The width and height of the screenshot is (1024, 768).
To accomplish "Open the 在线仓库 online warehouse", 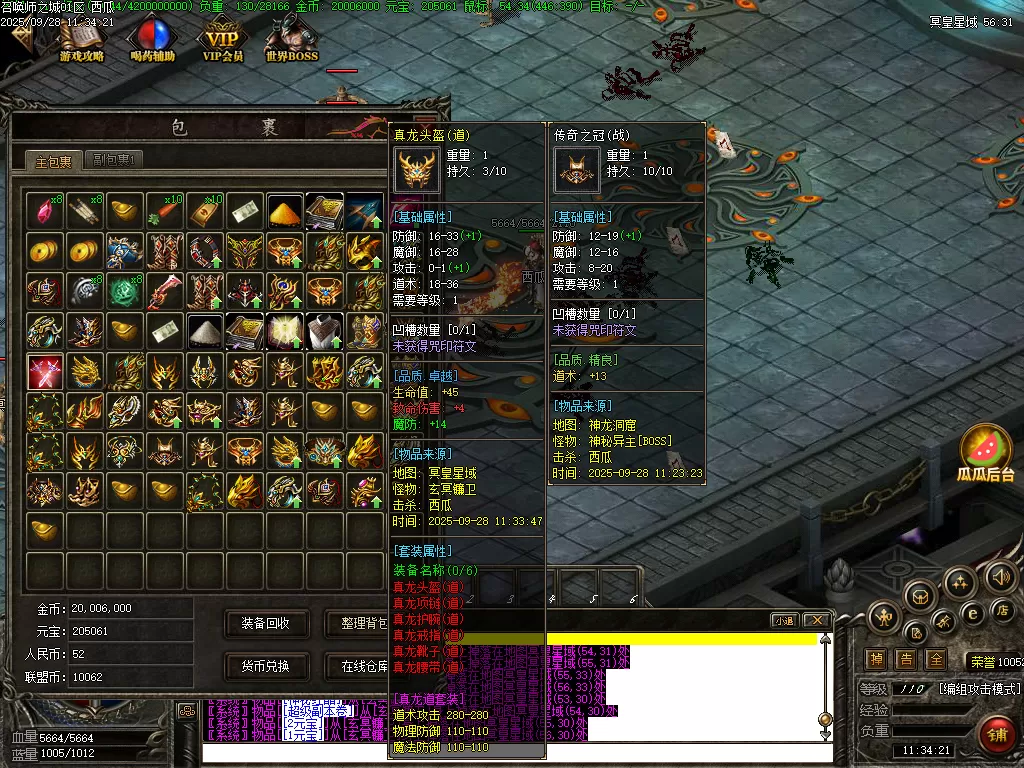I will [358, 666].
